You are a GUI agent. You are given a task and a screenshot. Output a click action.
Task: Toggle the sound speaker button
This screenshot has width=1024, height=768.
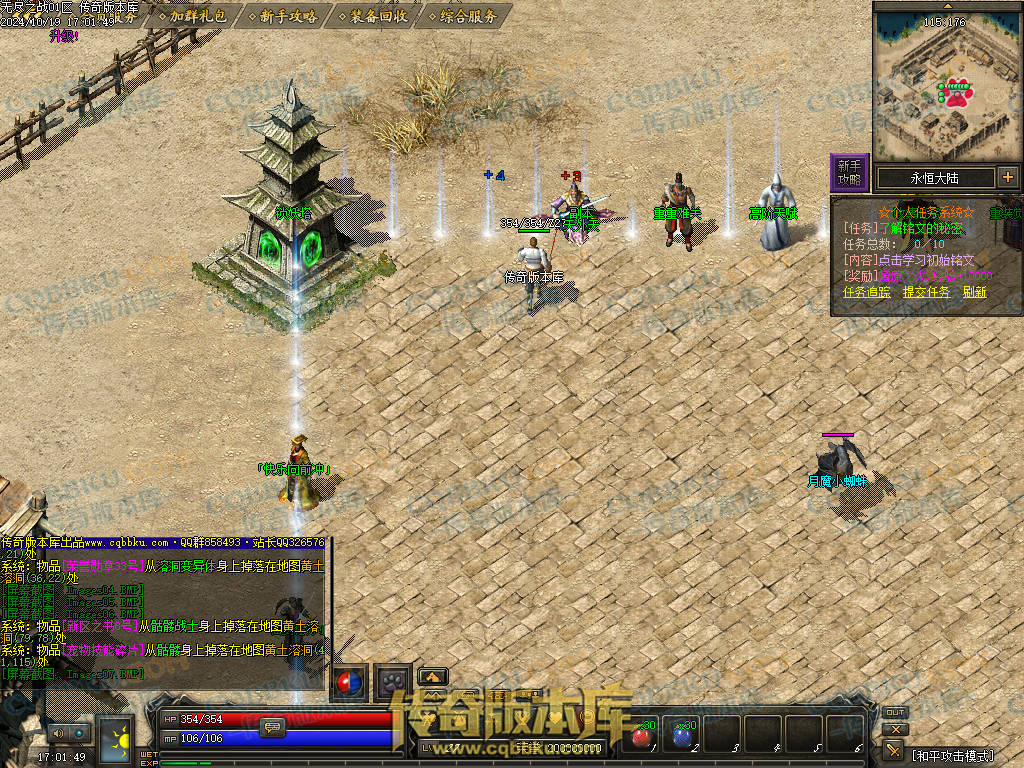58,734
